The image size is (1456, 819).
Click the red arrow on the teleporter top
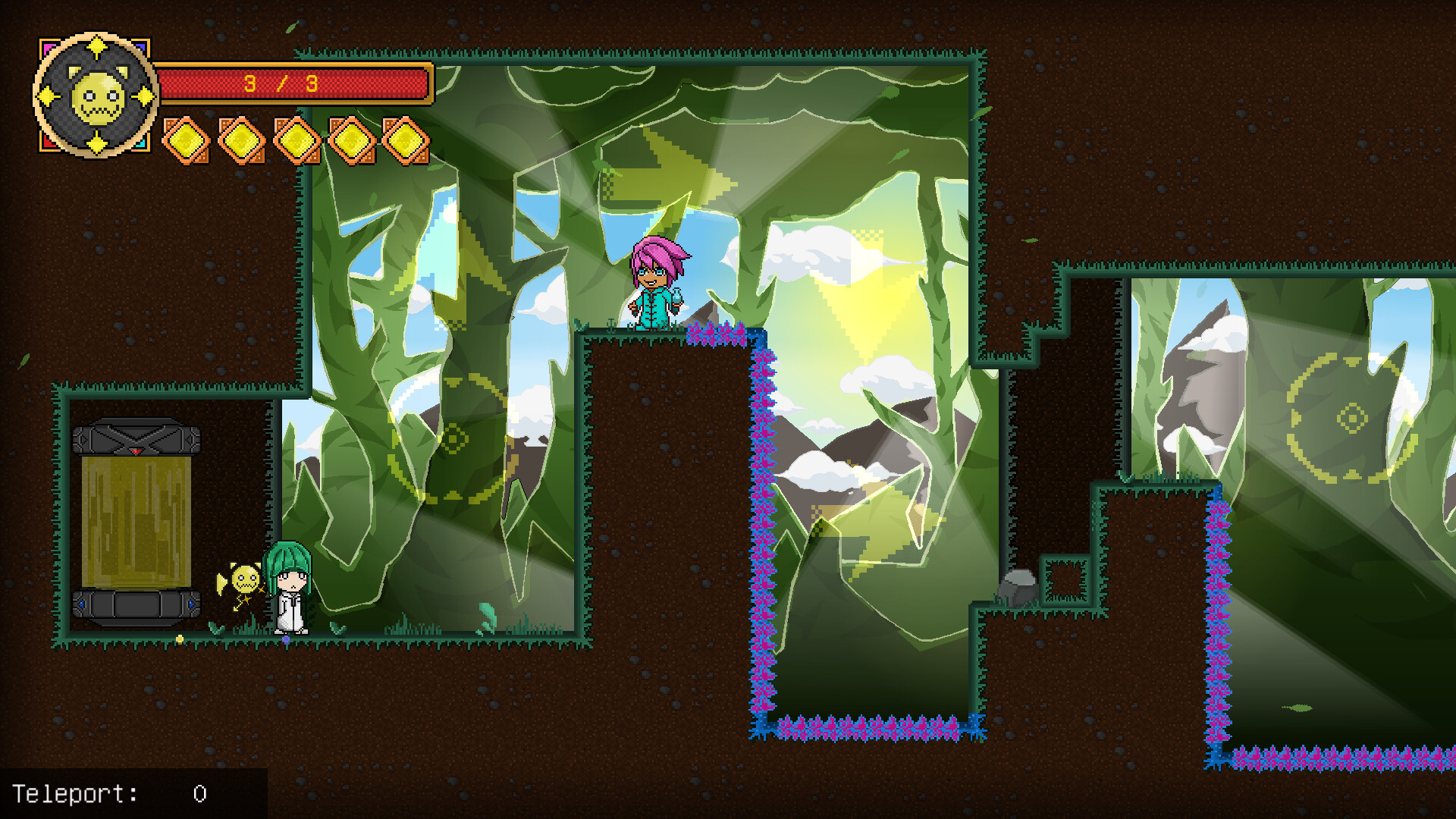(x=135, y=450)
